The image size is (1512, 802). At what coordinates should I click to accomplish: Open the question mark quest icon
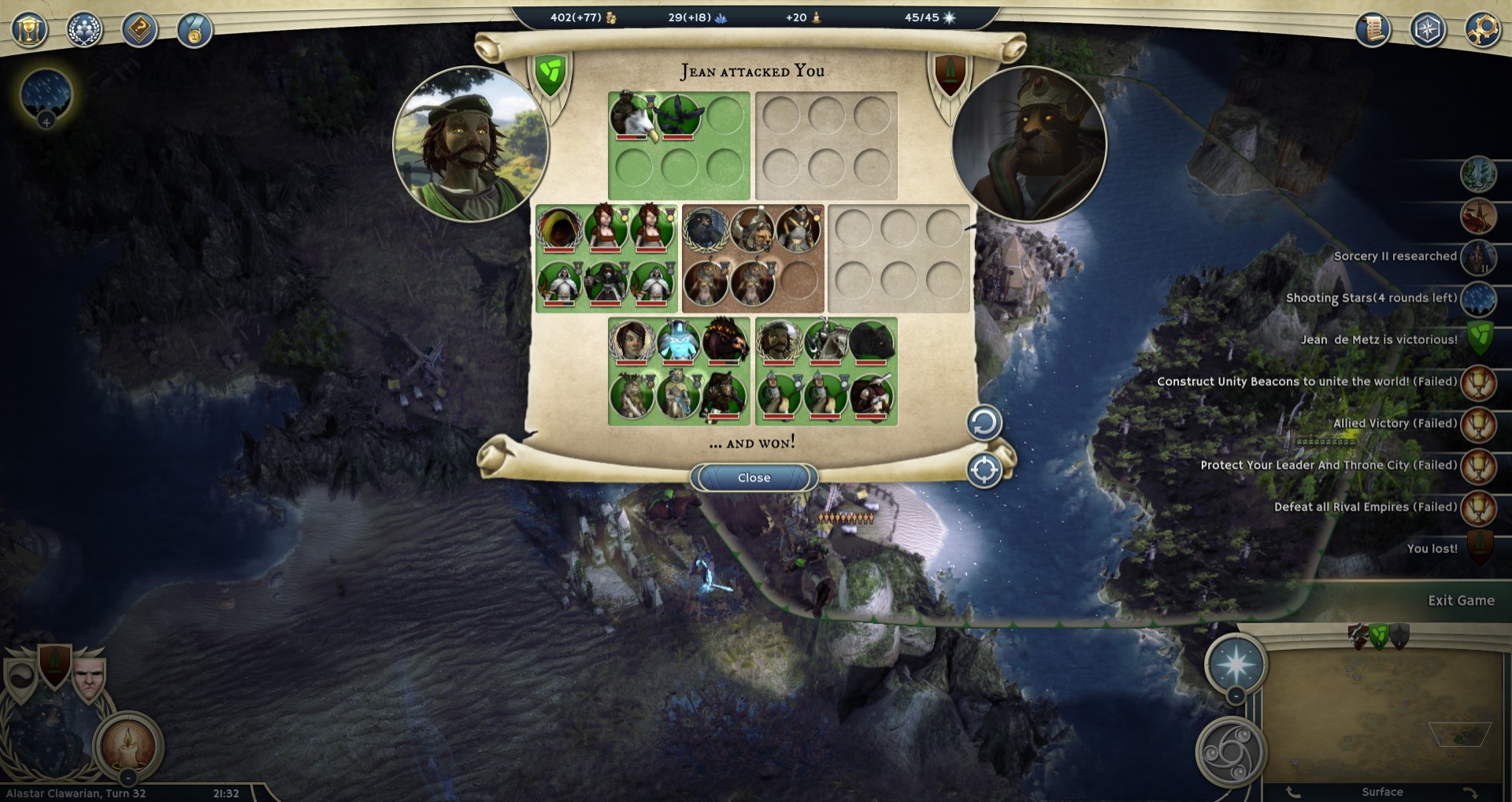[x=139, y=30]
